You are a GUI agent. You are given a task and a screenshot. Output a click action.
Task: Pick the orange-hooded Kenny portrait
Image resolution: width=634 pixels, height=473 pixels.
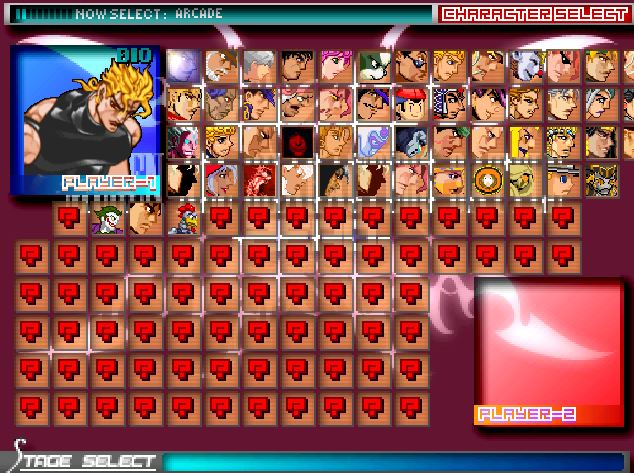click(488, 179)
